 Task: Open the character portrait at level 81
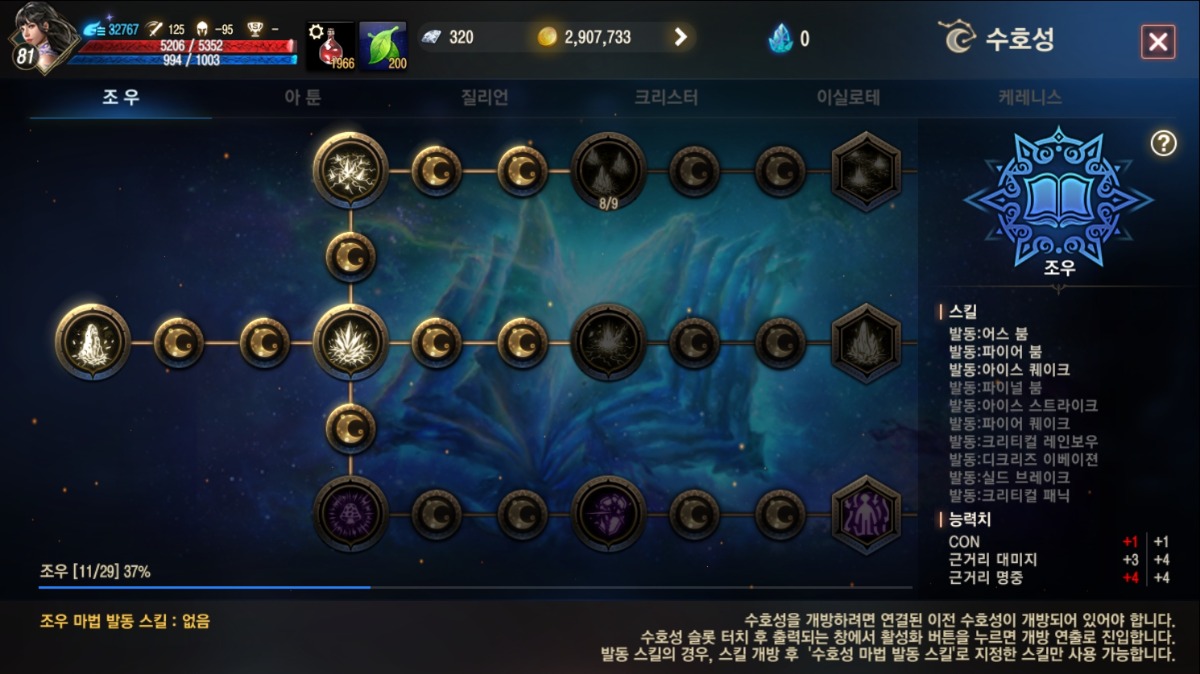coord(40,37)
